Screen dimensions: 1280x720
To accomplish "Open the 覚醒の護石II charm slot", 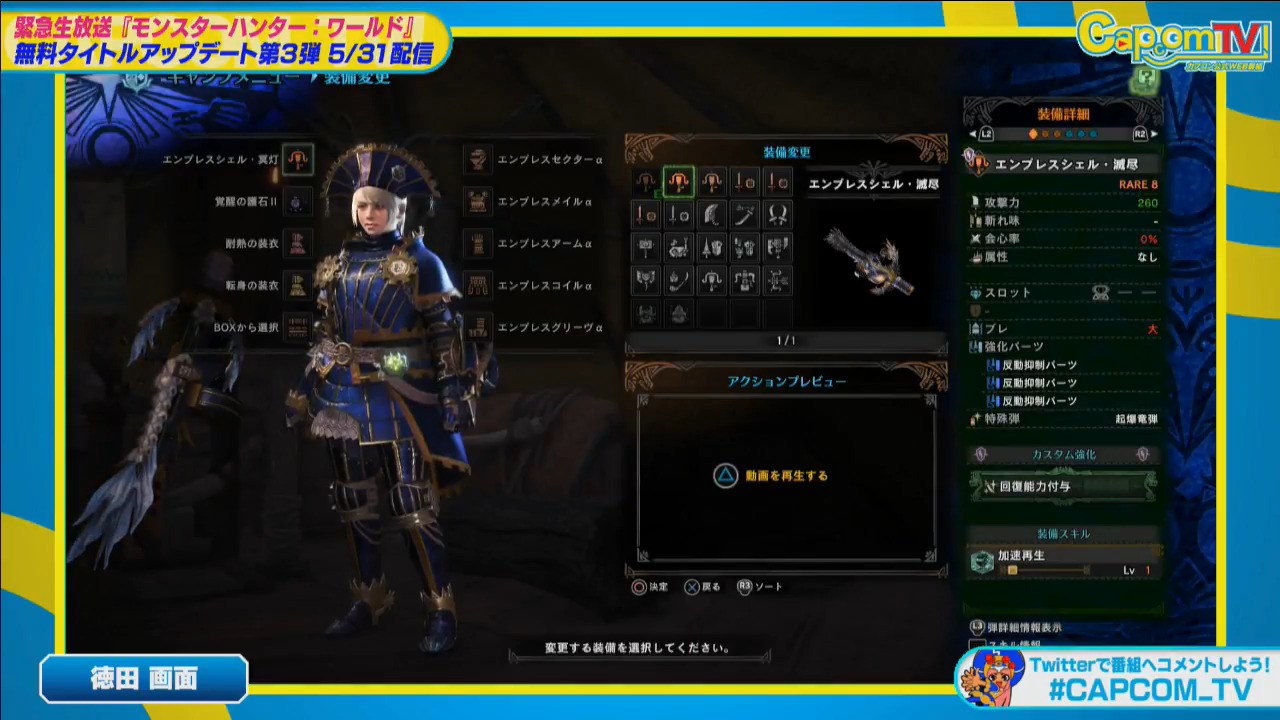I will [x=297, y=201].
